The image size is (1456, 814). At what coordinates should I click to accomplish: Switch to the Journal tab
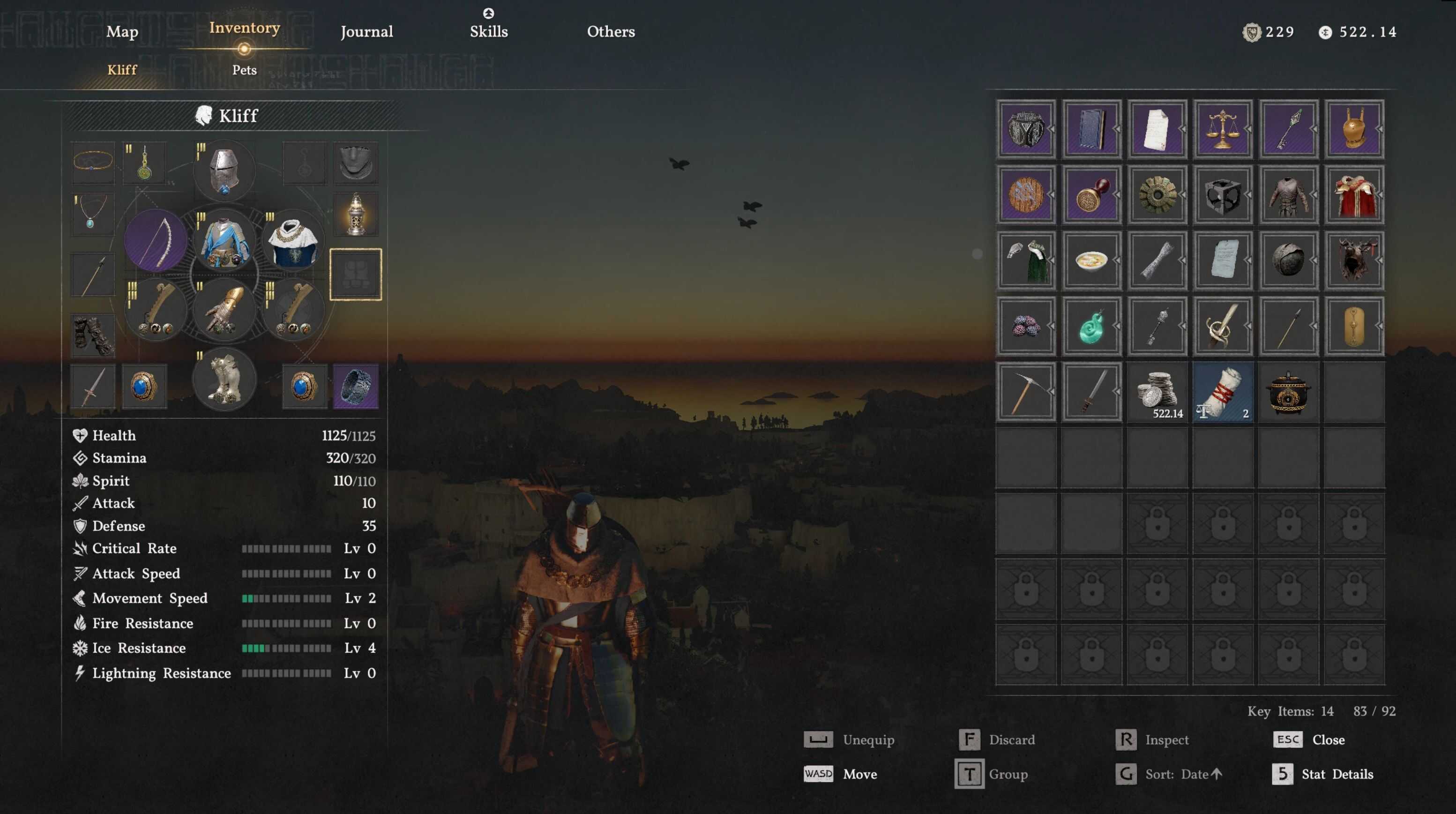click(366, 32)
